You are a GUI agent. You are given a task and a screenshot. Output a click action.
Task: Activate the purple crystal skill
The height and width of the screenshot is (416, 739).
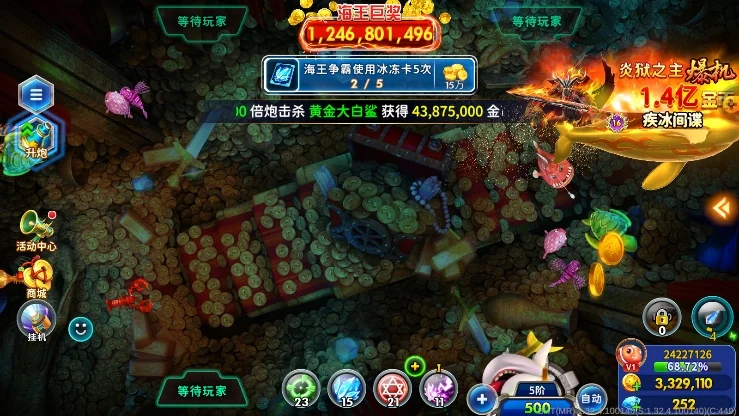click(439, 386)
